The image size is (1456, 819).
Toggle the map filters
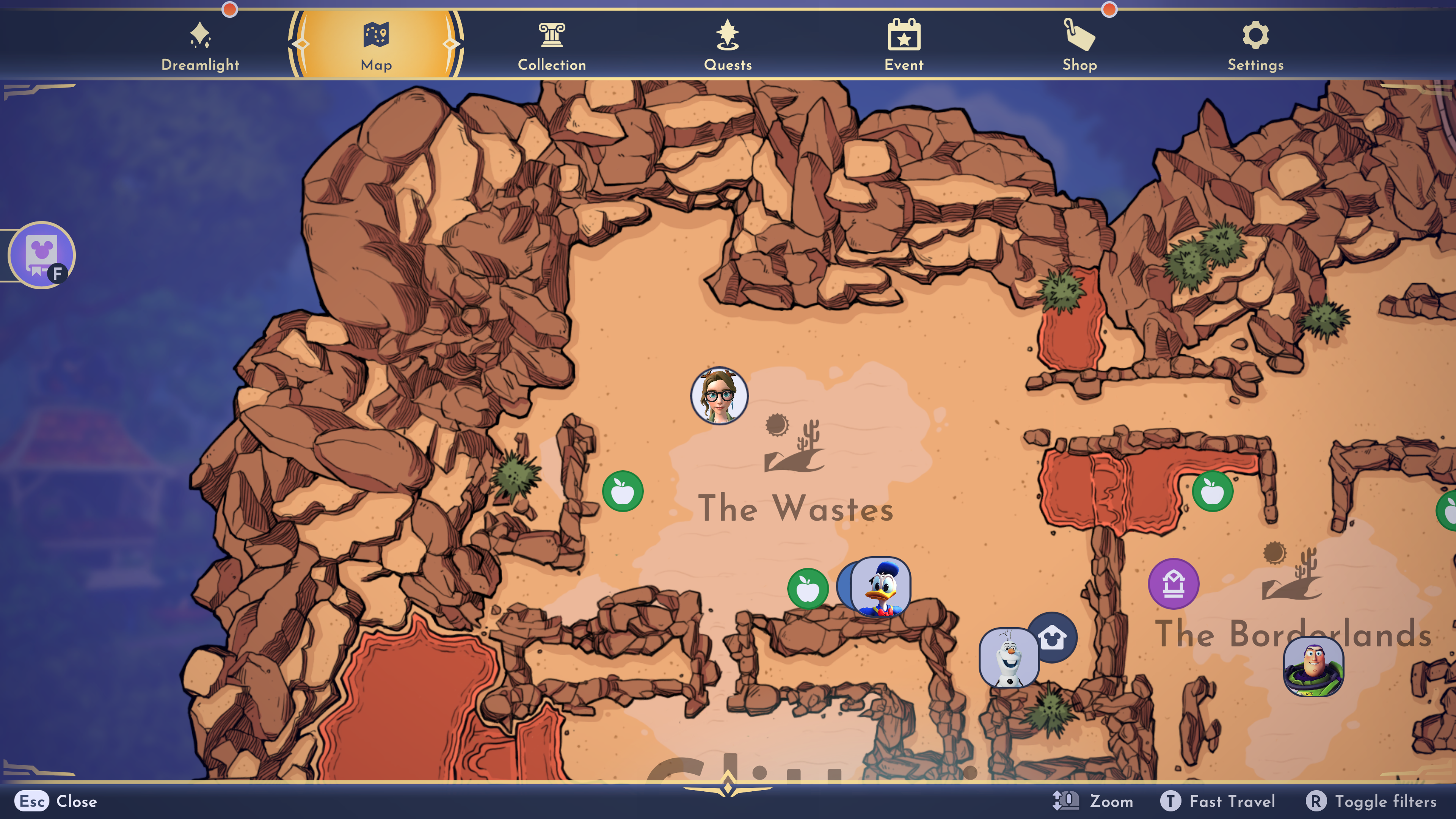pos(1371,801)
